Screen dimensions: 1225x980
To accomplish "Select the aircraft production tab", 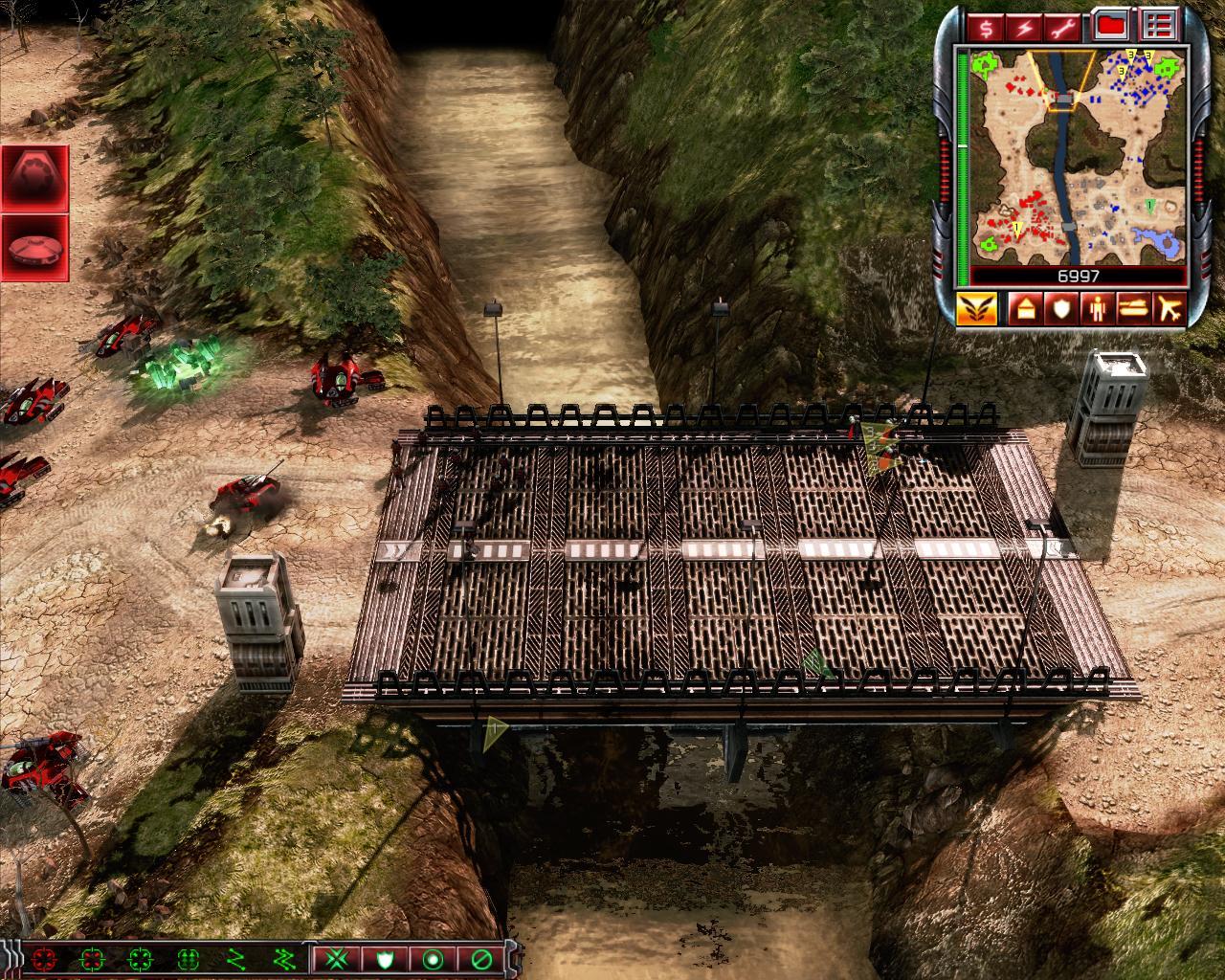I will tap(1170, 309).
